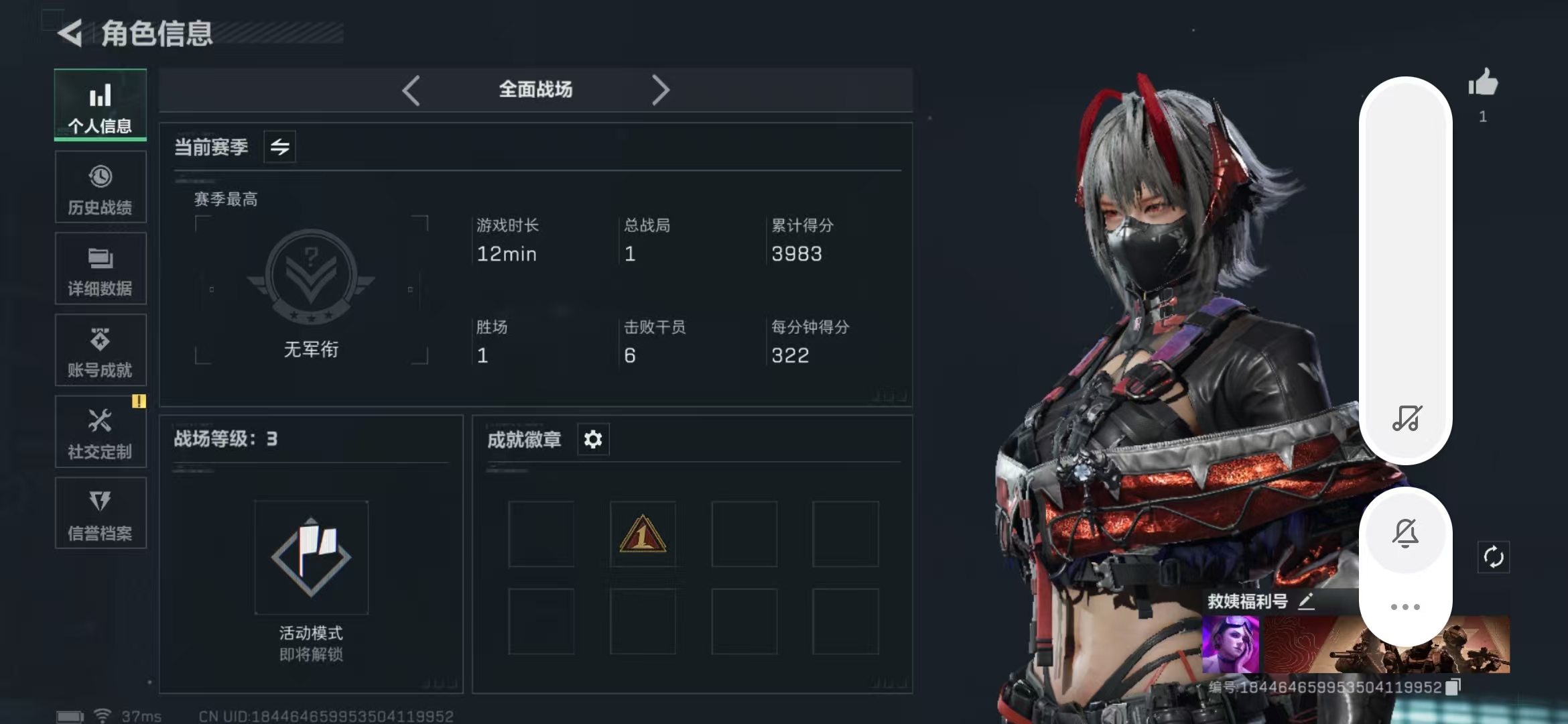Image resolution: width=1568 pixels, height=724 pixels.
Task: Edit the nickname 救姨福利号 with pencil icon
Action: tap(1306, 601)
